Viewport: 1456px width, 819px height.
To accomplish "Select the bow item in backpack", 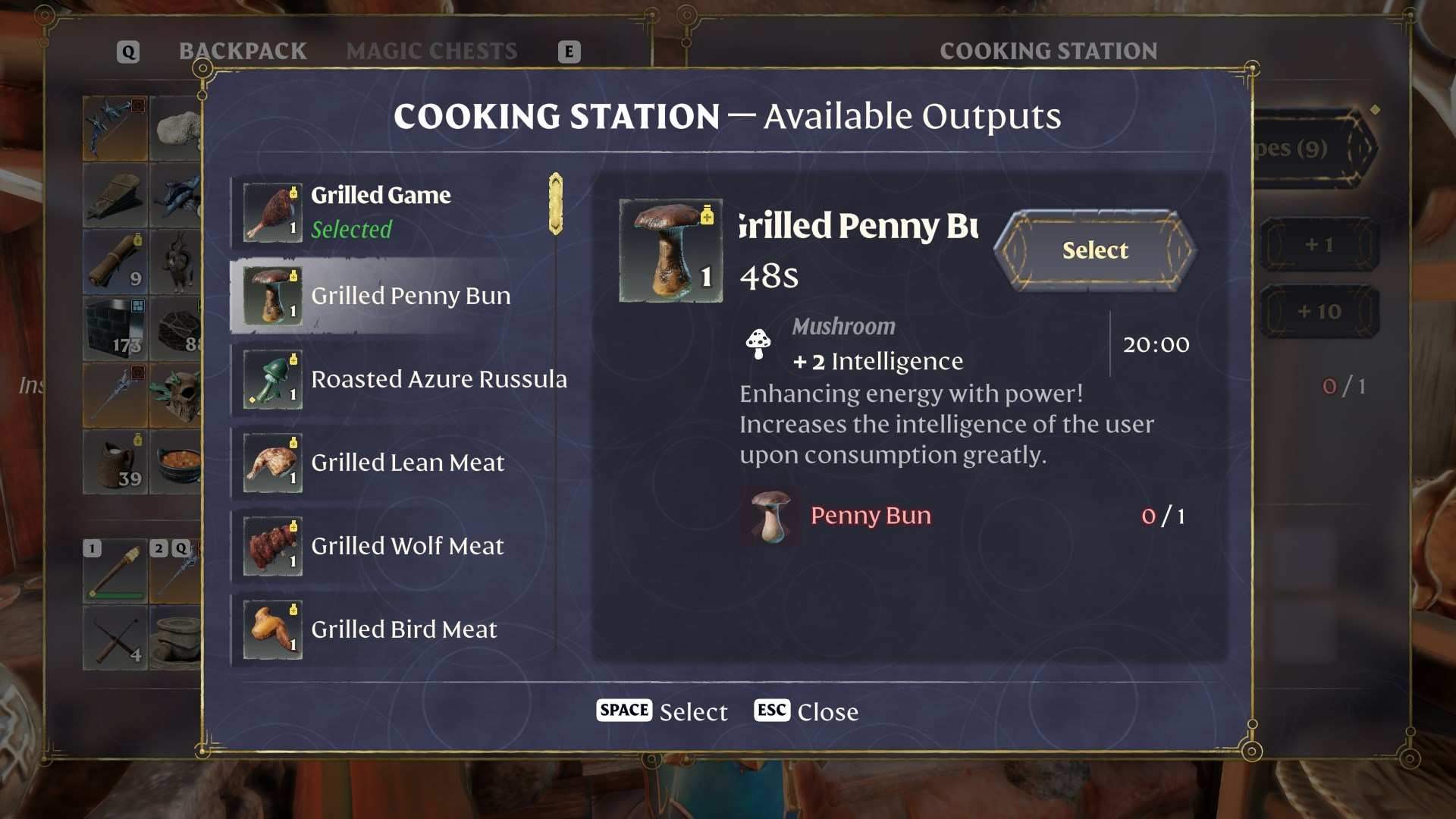I will pyautogui.click(x=115, y=127).
